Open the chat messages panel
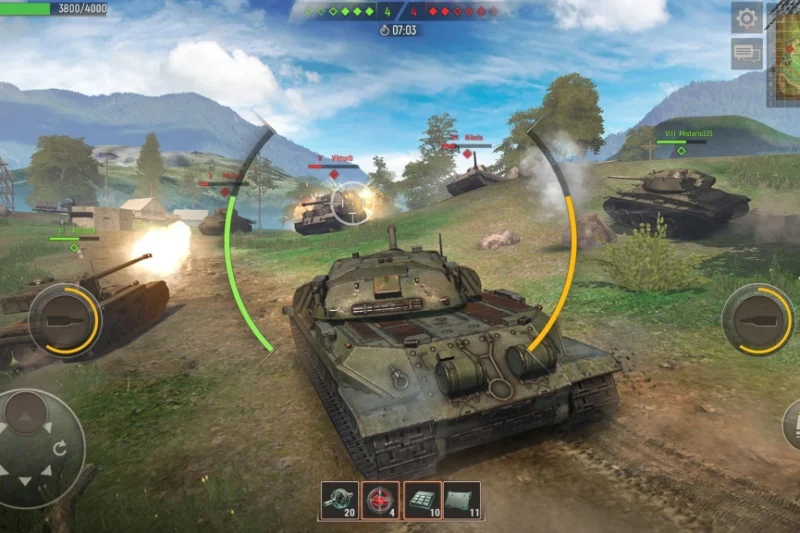The width and height of the screenshot is (800, 533). (746, 52)
